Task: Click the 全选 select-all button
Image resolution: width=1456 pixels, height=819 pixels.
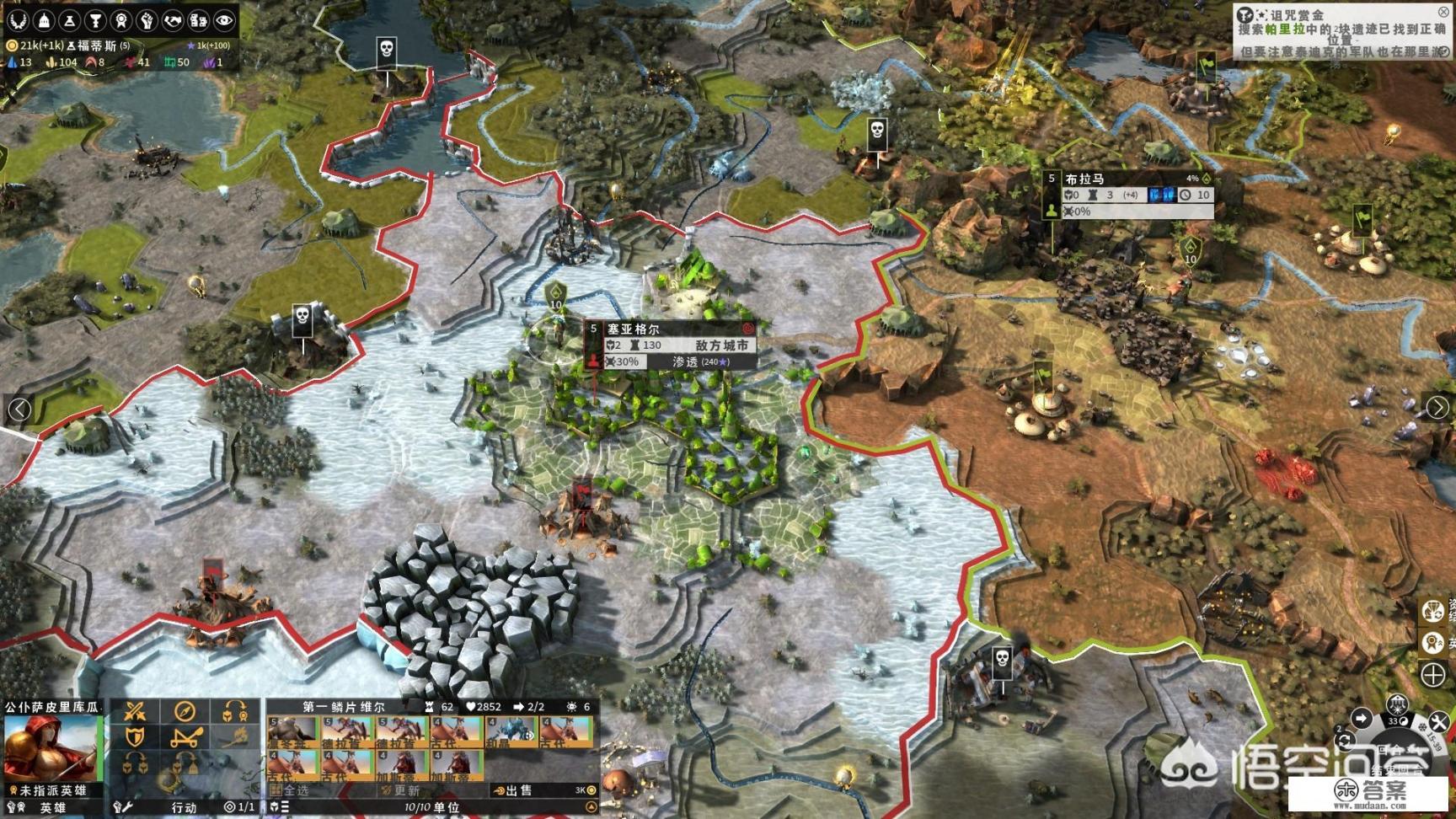Action: tap(291, 790)
